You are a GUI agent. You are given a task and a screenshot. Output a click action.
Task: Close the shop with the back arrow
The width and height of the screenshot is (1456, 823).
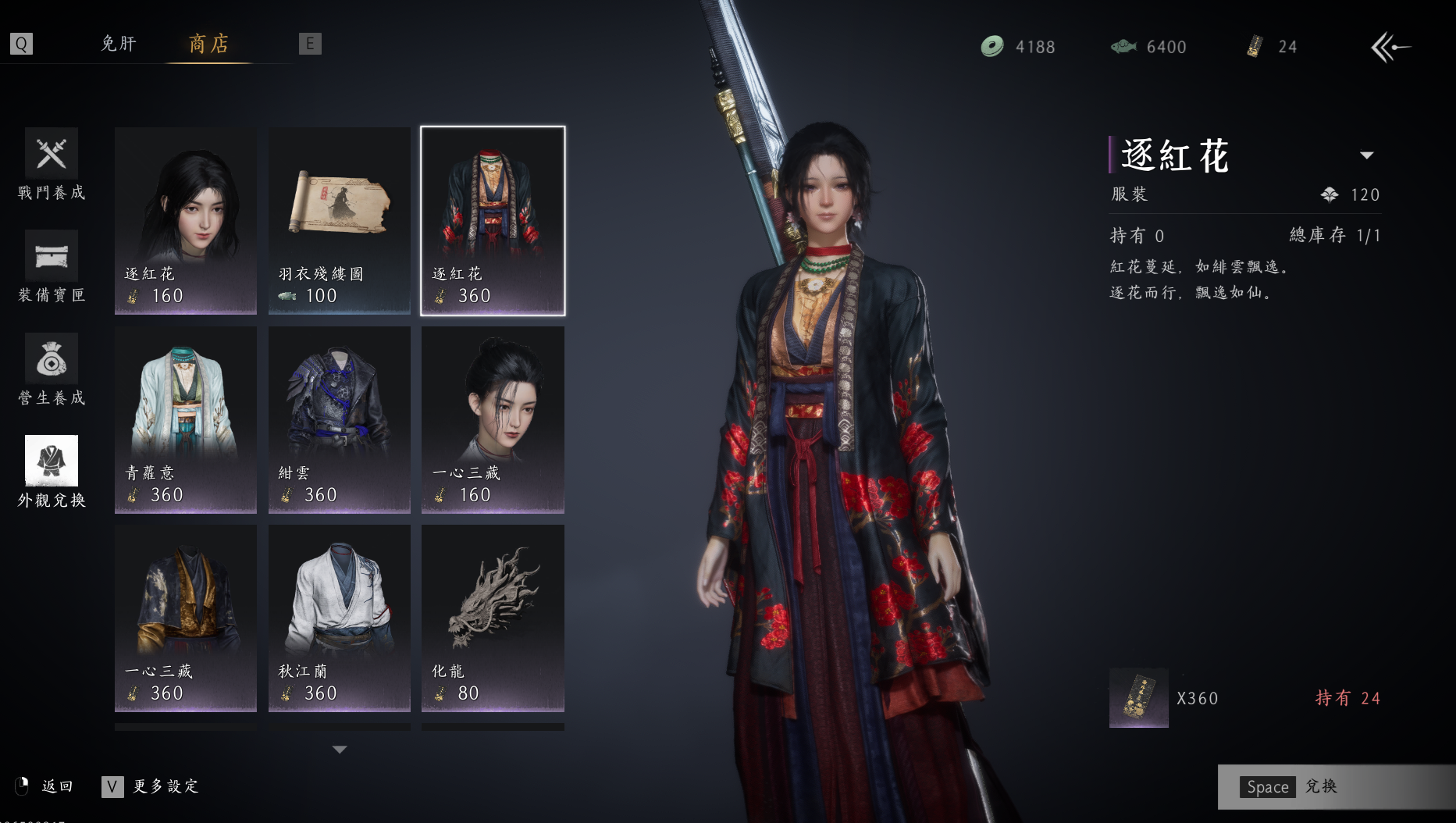coord(1390,48)
